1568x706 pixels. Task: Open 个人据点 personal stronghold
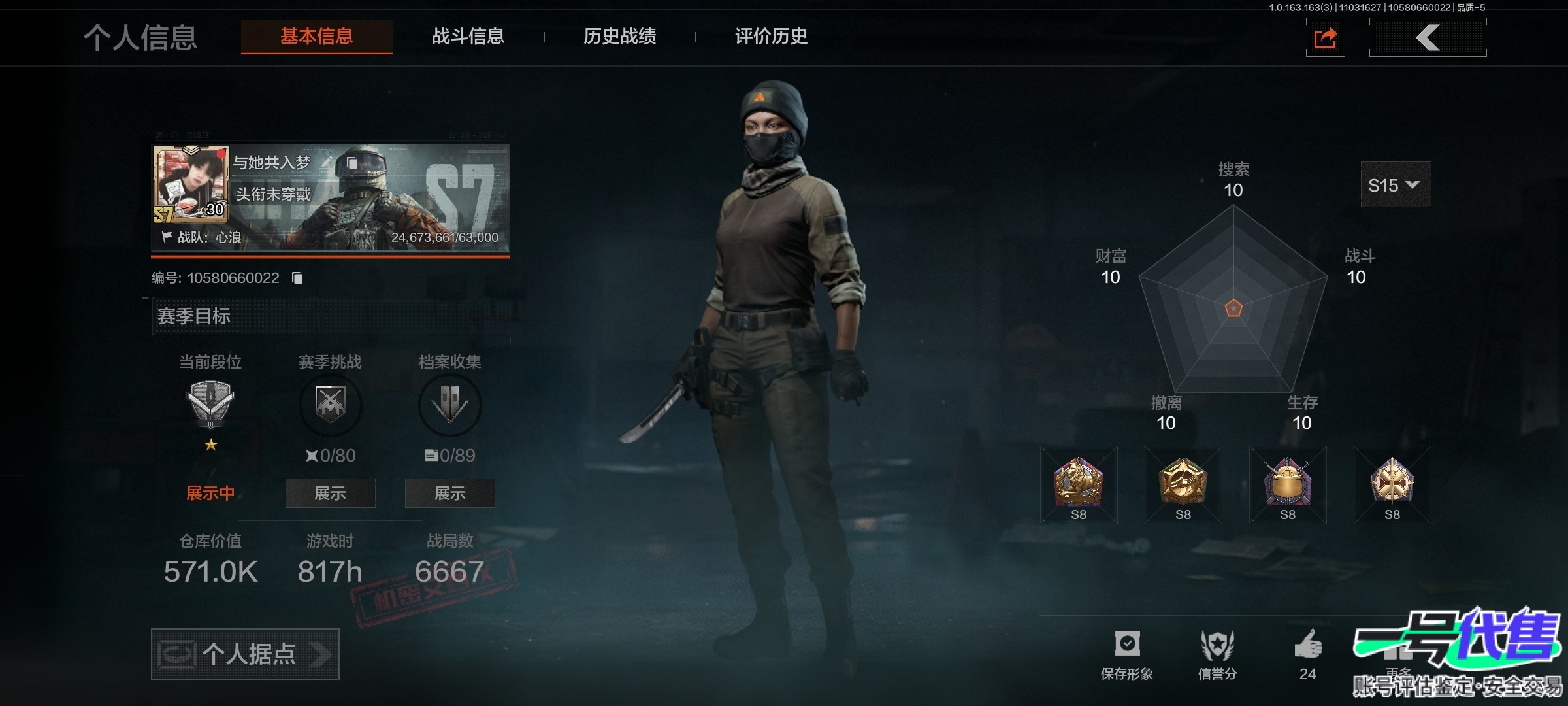point(245,654)
